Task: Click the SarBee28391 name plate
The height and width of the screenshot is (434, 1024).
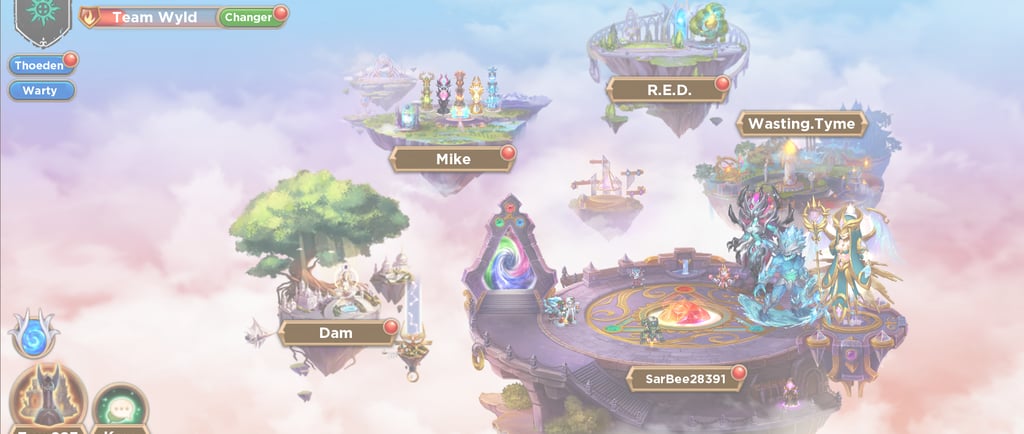Action: pos(686,378)
